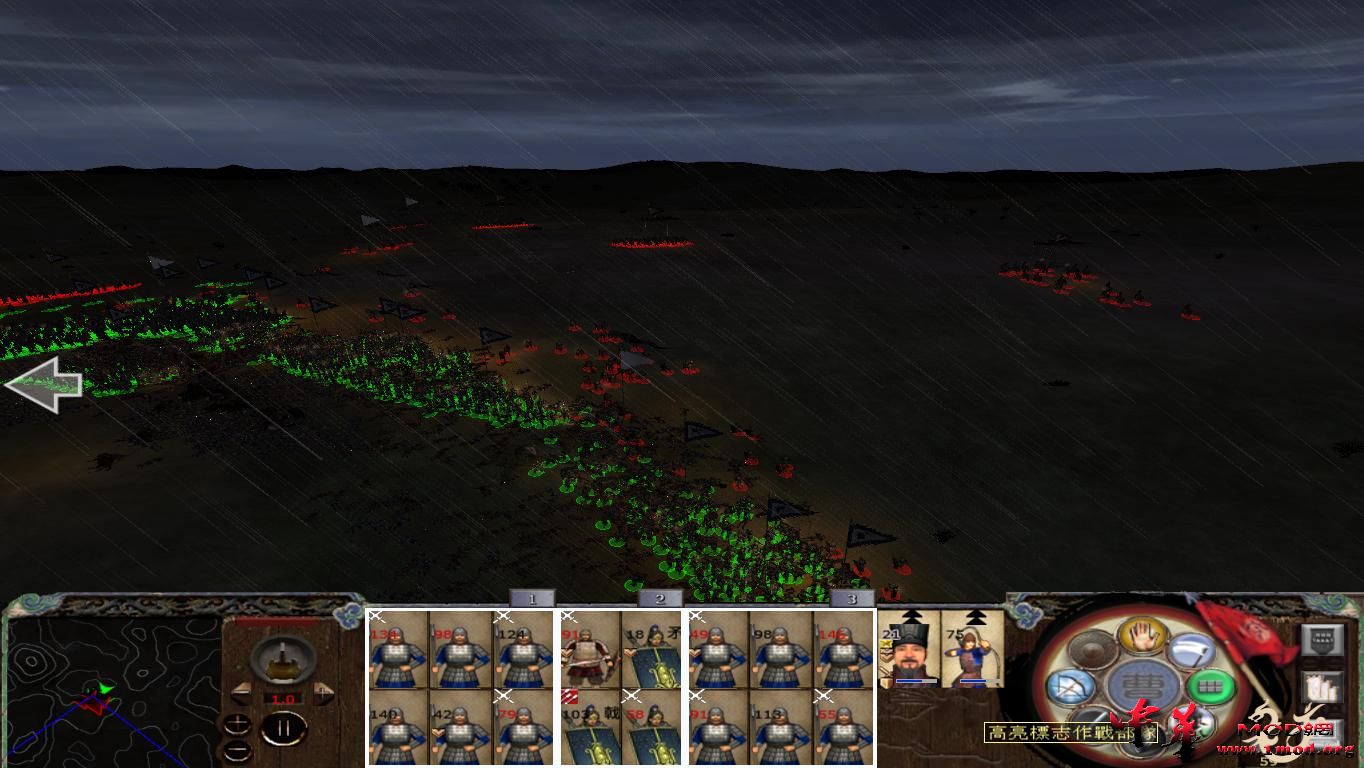This screenshot has width=1364, height=768.
Task: Click the large white arrow on the battlefield
Action: [x=45, y=383]
